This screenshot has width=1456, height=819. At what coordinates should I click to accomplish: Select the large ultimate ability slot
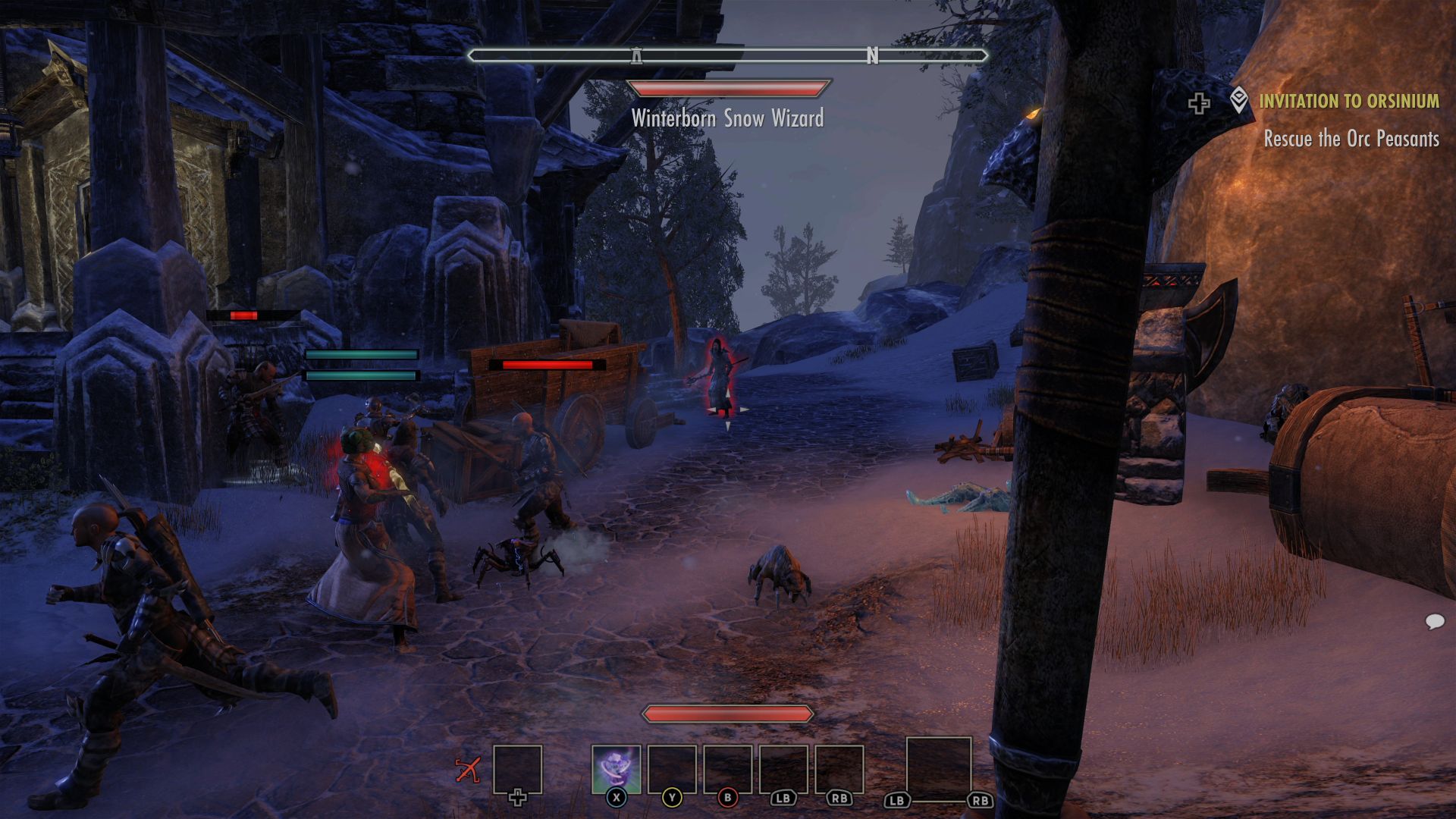pos(939,769)
